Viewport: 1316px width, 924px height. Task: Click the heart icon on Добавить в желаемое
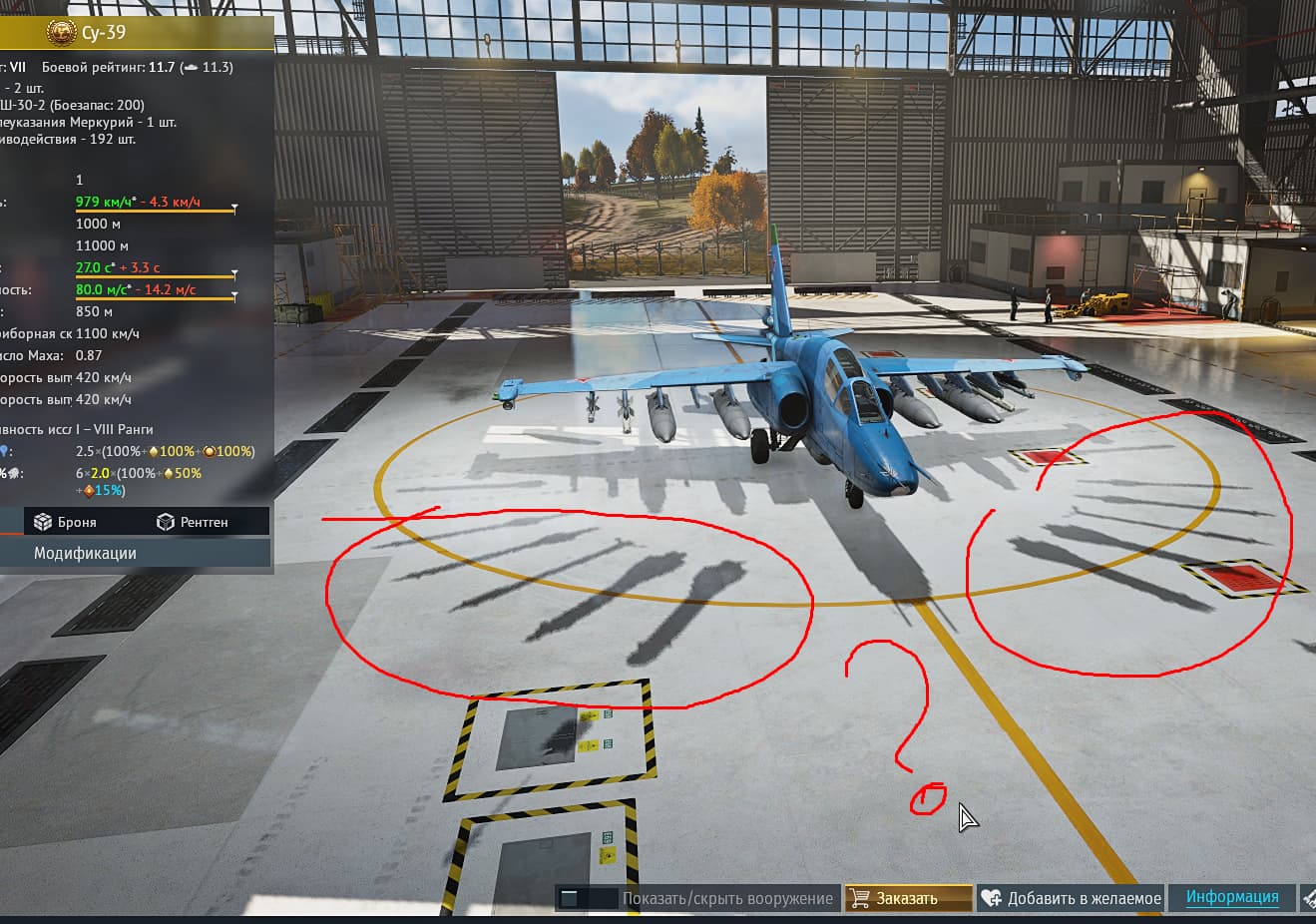(991, 897)
